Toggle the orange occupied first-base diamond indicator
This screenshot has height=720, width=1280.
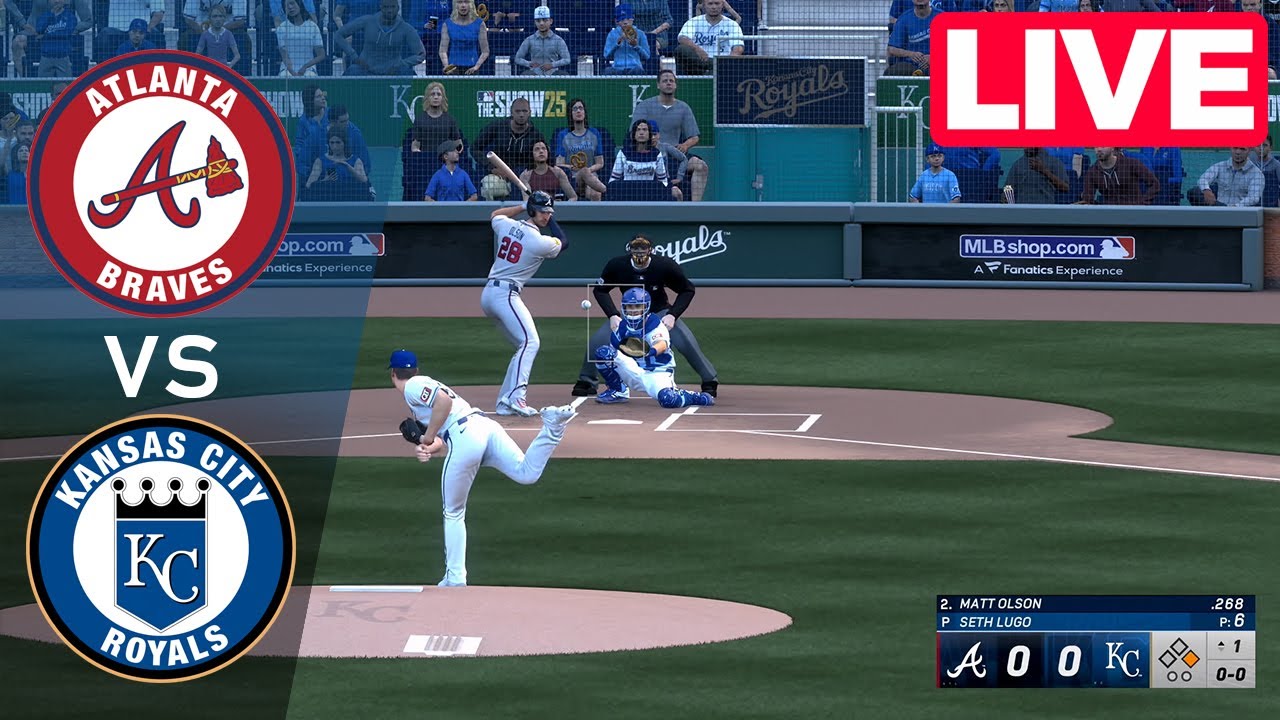[x=1191, y=658]
